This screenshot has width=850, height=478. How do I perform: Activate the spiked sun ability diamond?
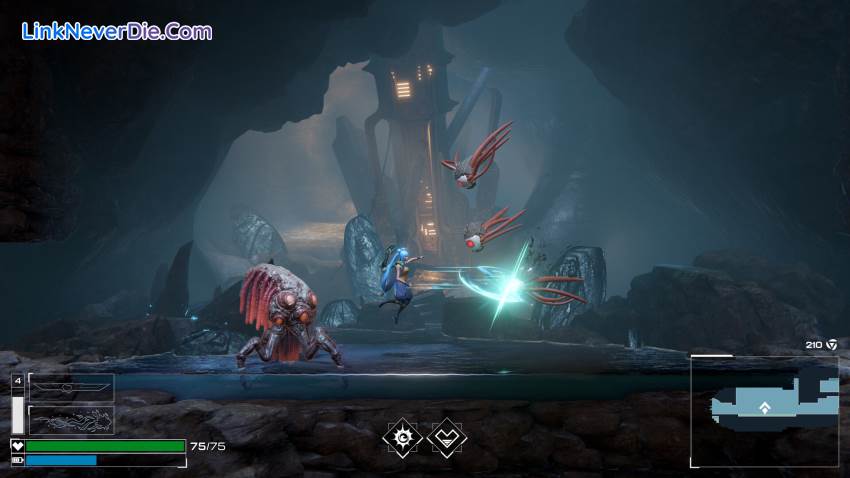tap(402, 437)
